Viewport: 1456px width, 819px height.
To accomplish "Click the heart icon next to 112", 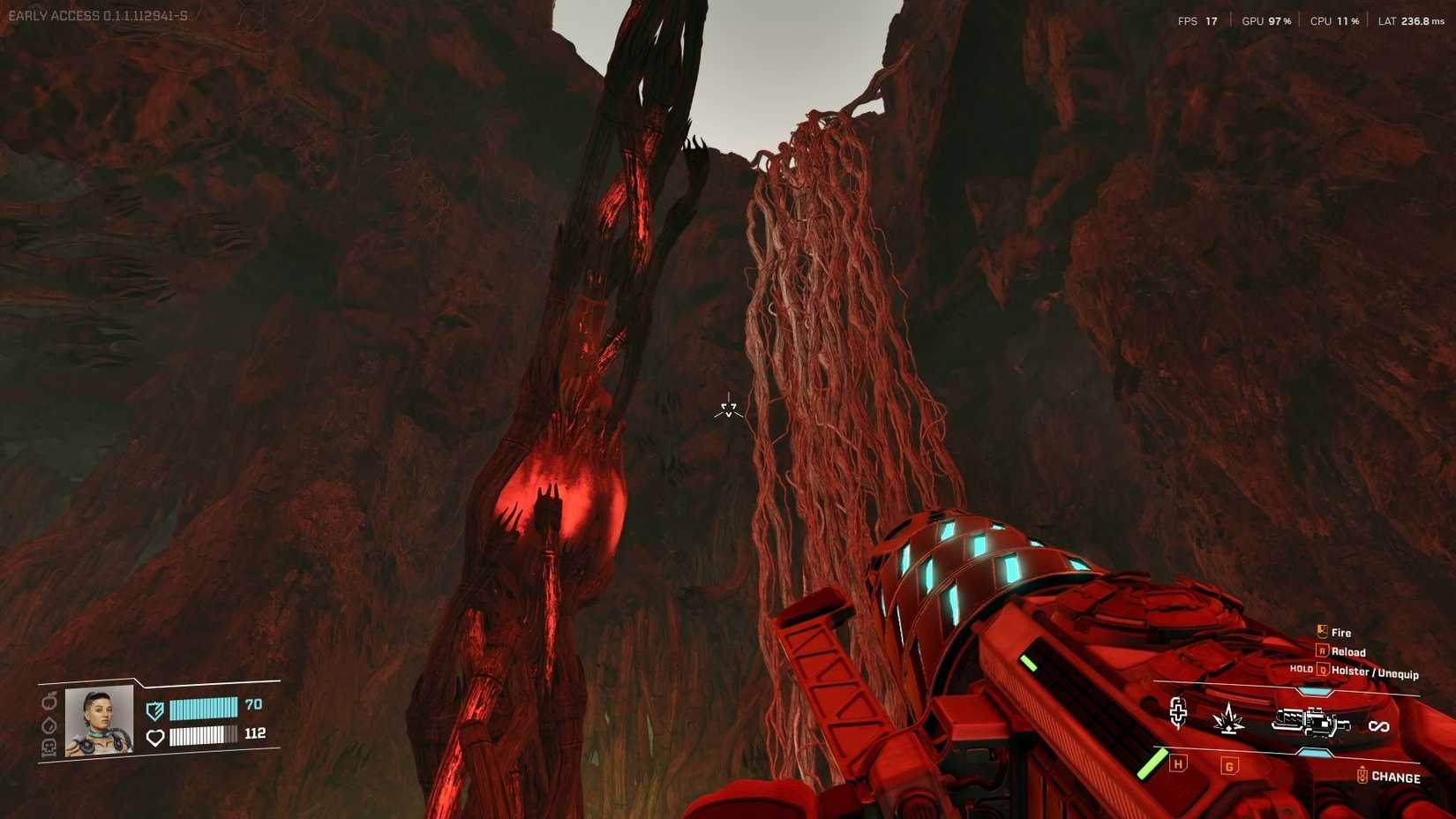I will click(x=155, y=737).
